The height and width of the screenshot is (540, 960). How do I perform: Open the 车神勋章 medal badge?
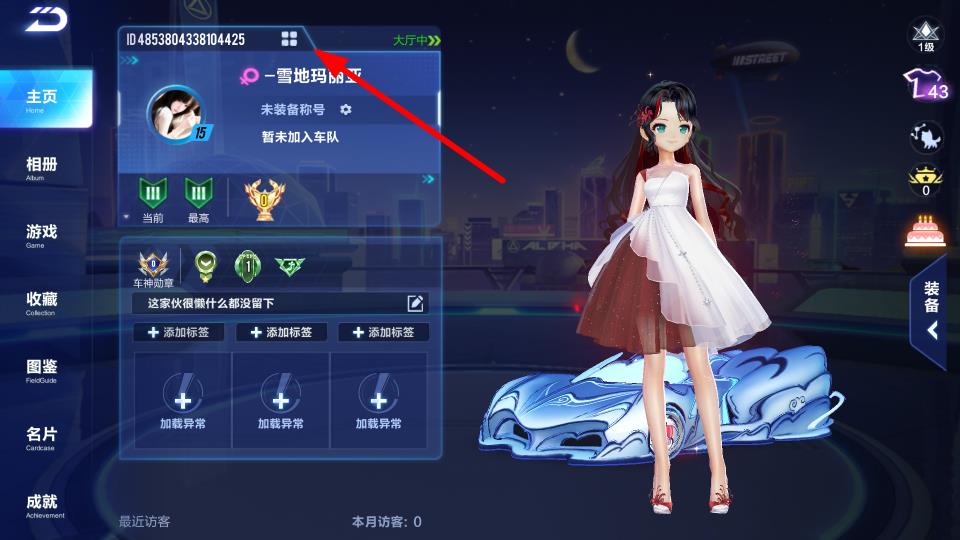pyautogui.click(x=155, y=268)
